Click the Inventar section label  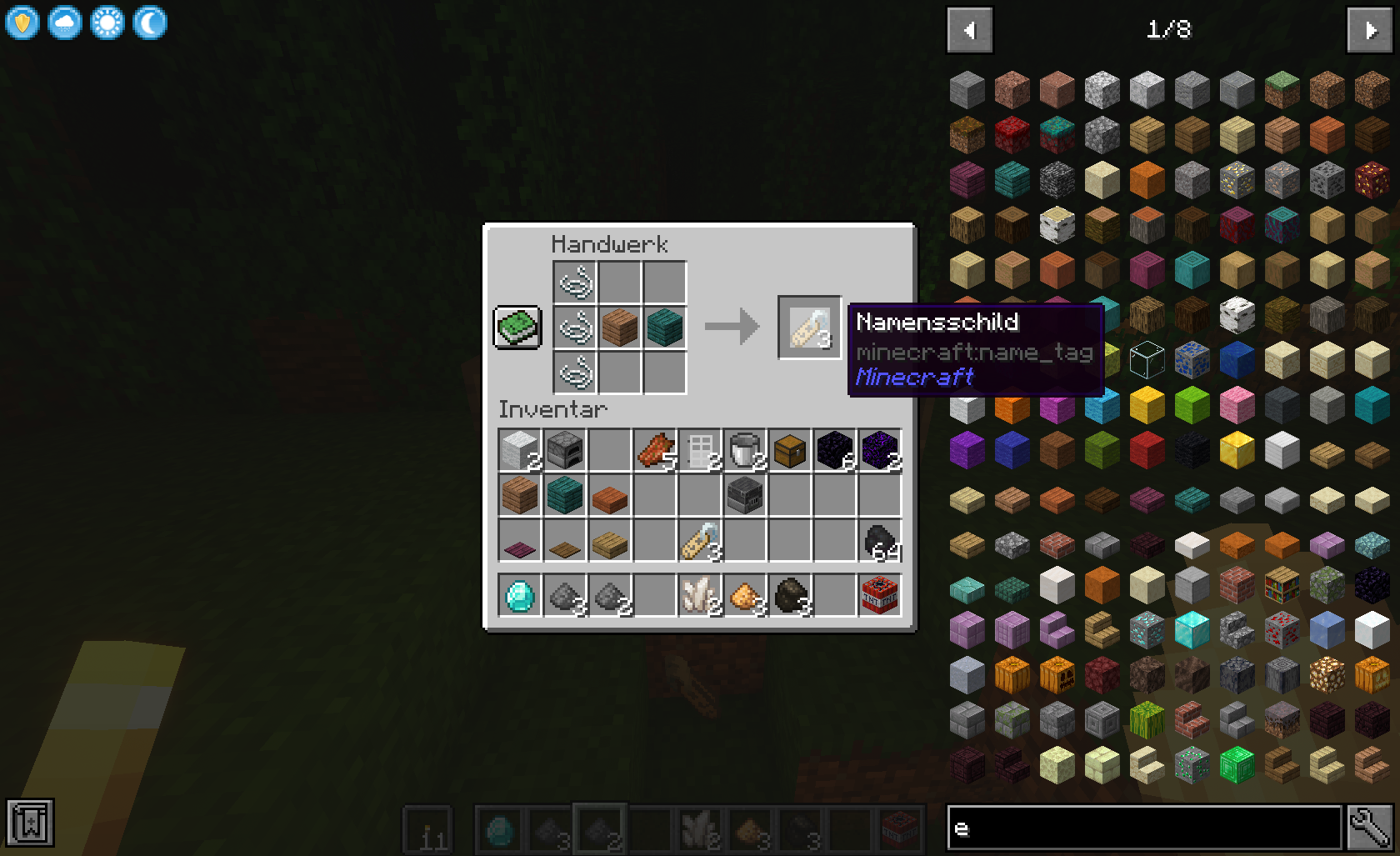pyautogui.click(x=553, y=408)
